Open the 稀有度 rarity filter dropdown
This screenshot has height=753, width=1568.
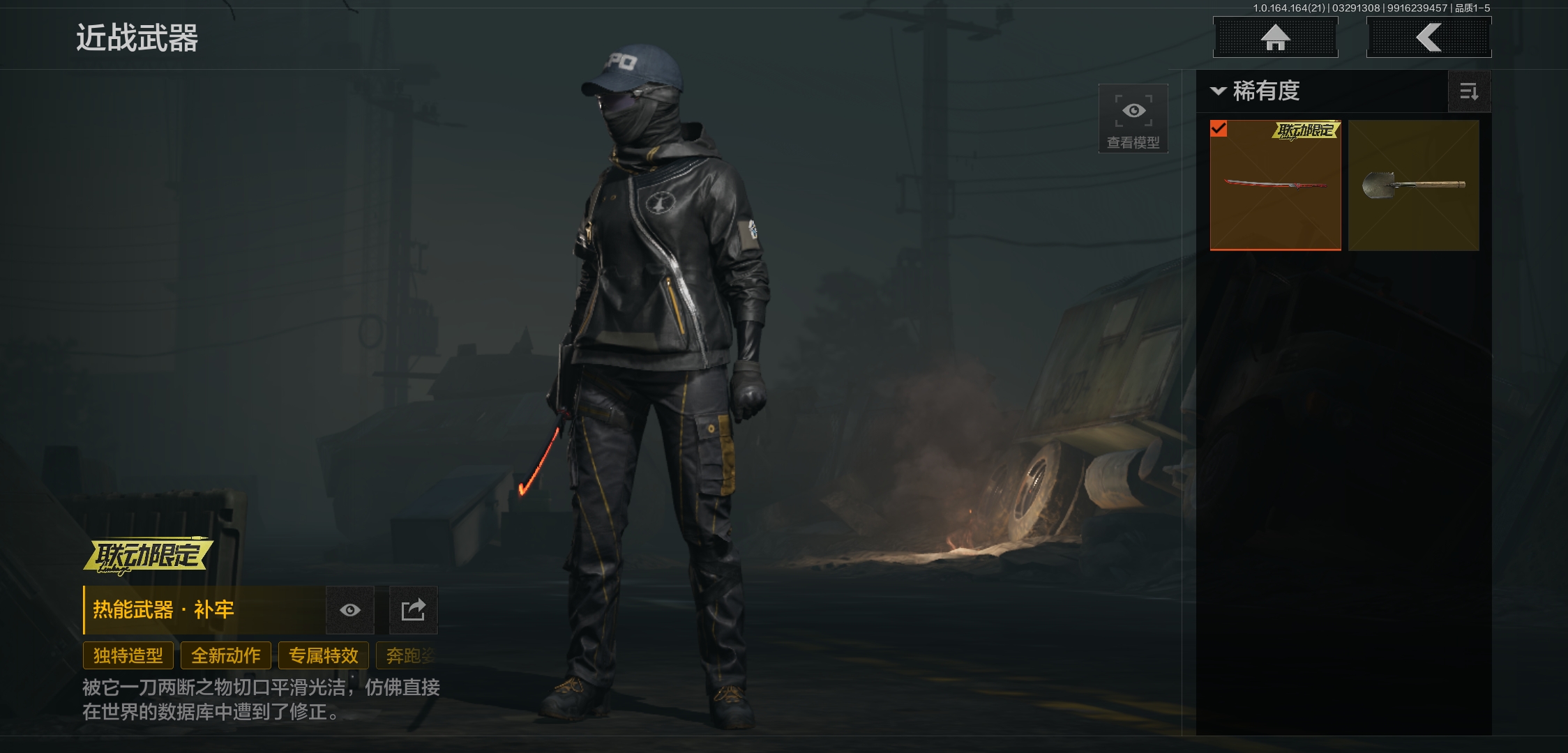(1257, 91)
